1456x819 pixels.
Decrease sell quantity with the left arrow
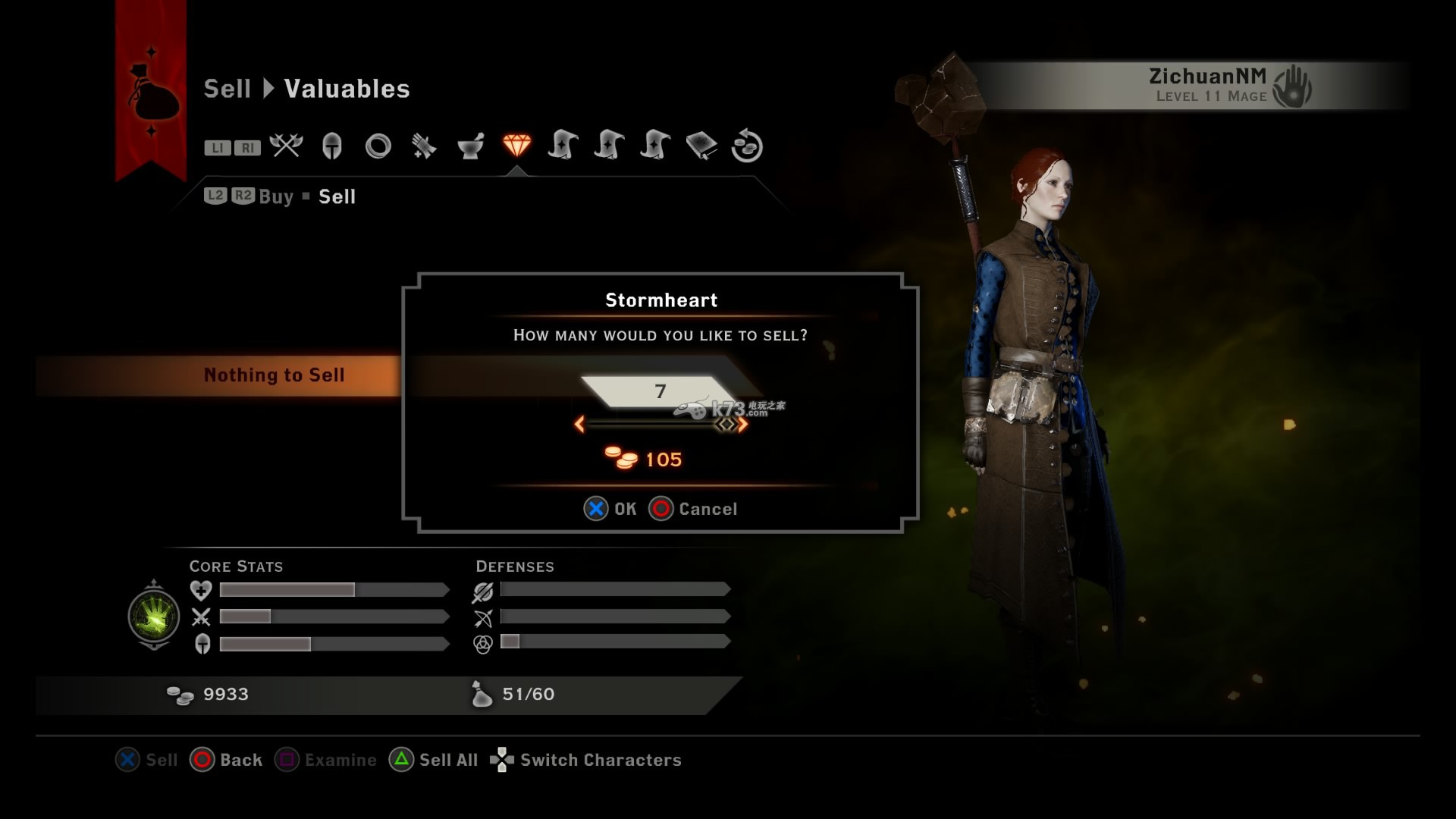pos(579,425)
